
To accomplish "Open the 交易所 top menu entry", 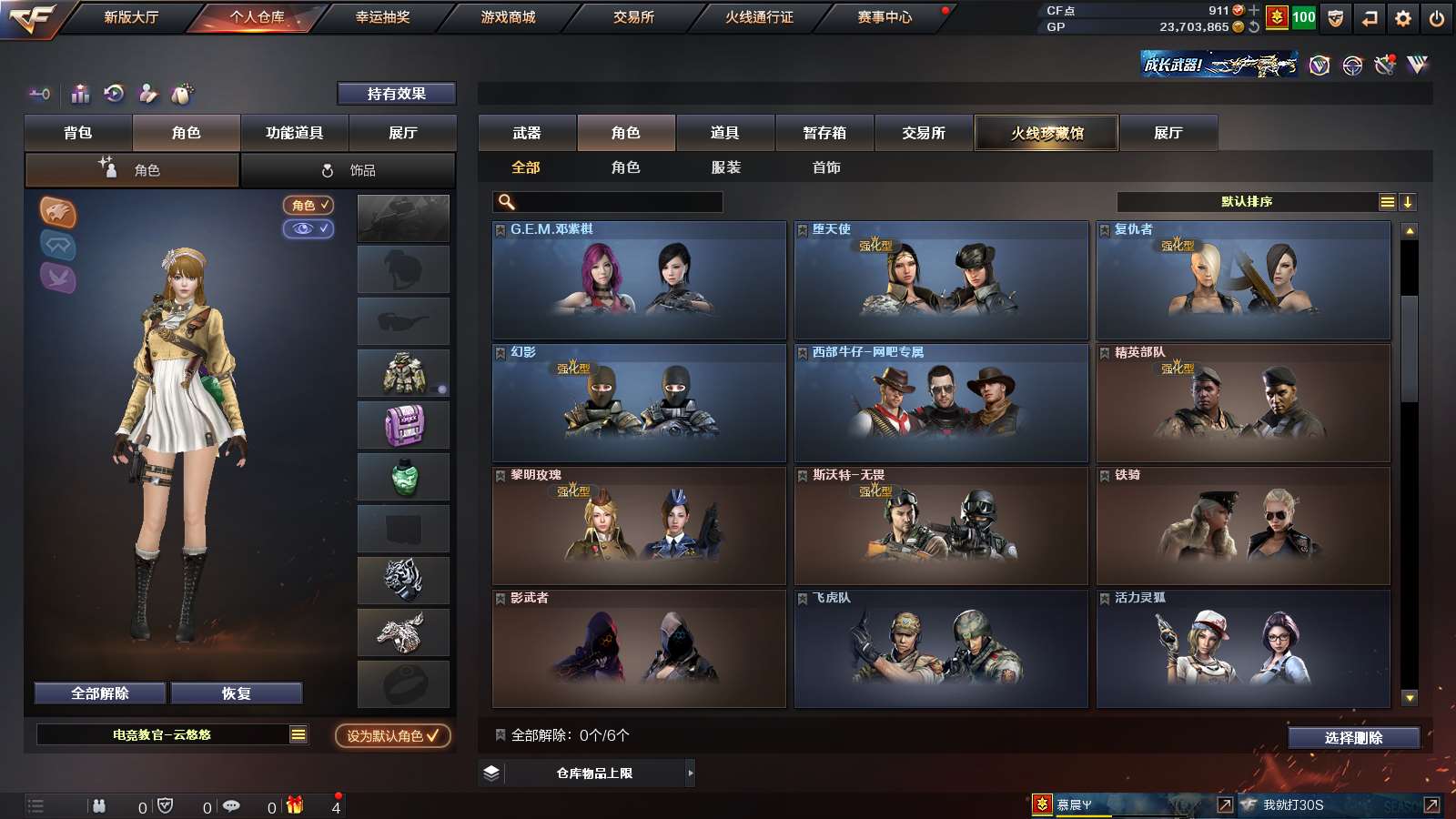I will (633, 17).
